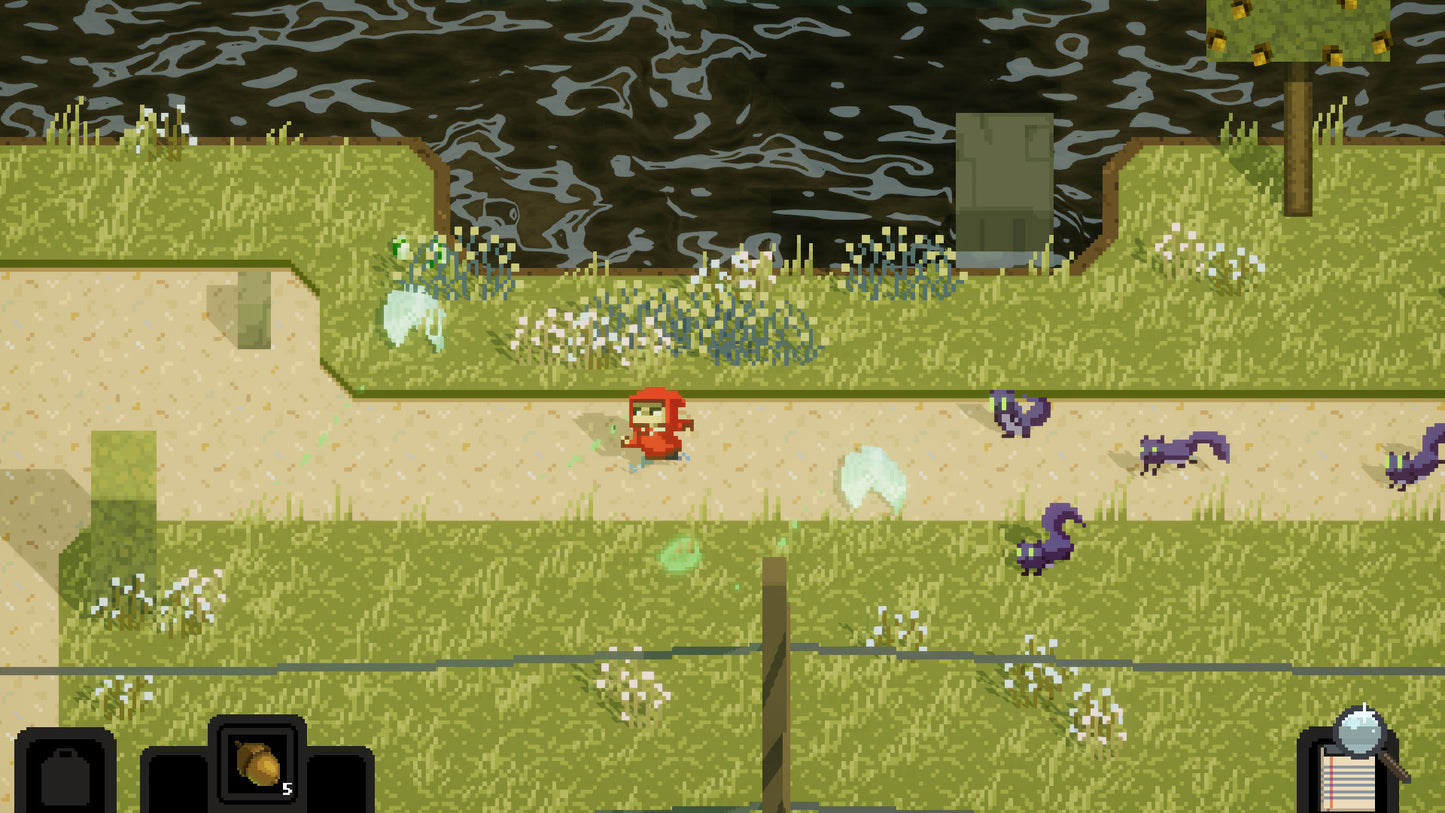Click the red-hooded player character
Viewport: 1445px width, 813px height.
click(x=660, y=425)
